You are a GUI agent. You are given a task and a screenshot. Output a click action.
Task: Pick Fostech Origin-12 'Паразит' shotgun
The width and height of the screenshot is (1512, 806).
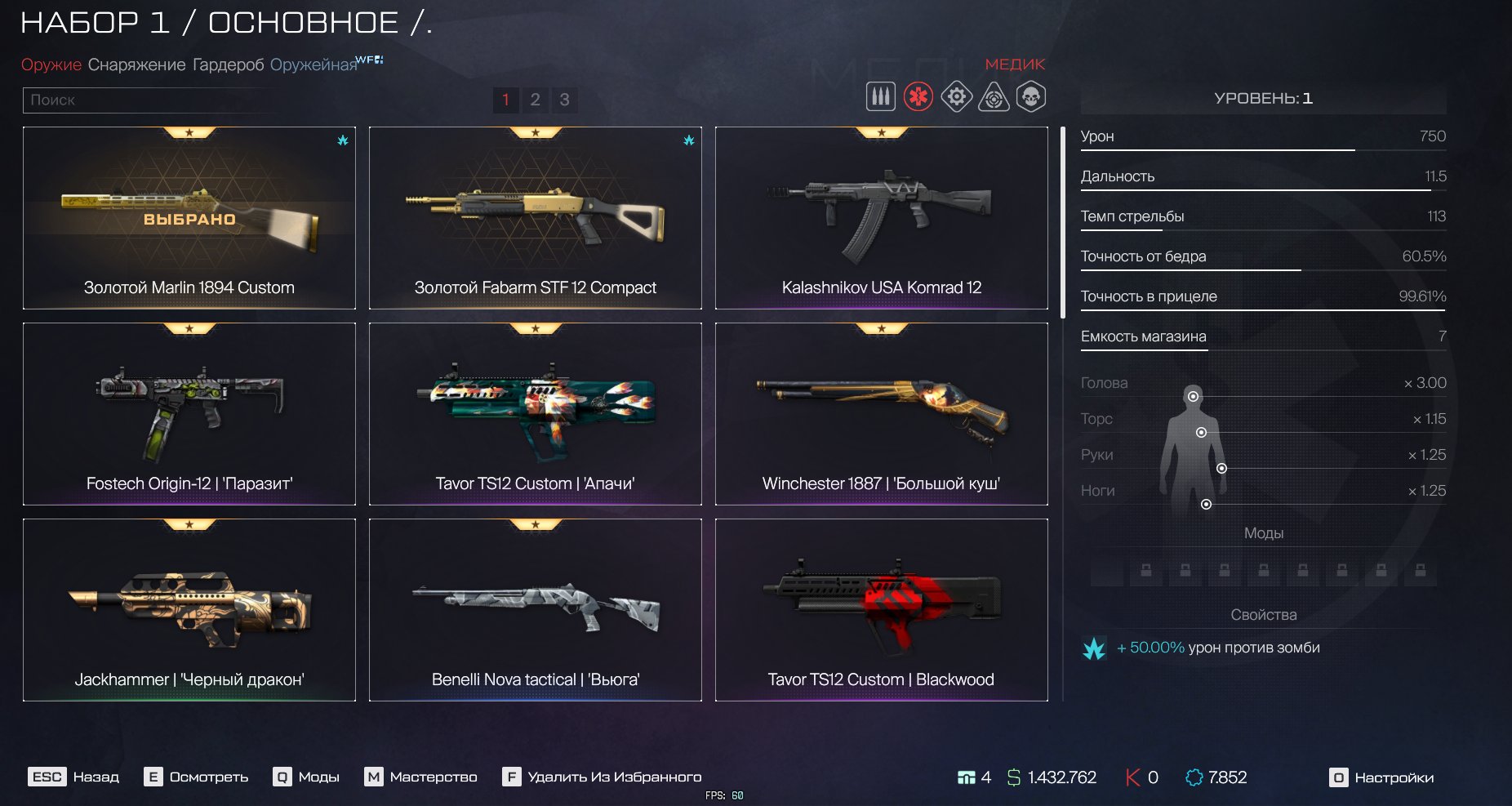(x=189, y=414)
